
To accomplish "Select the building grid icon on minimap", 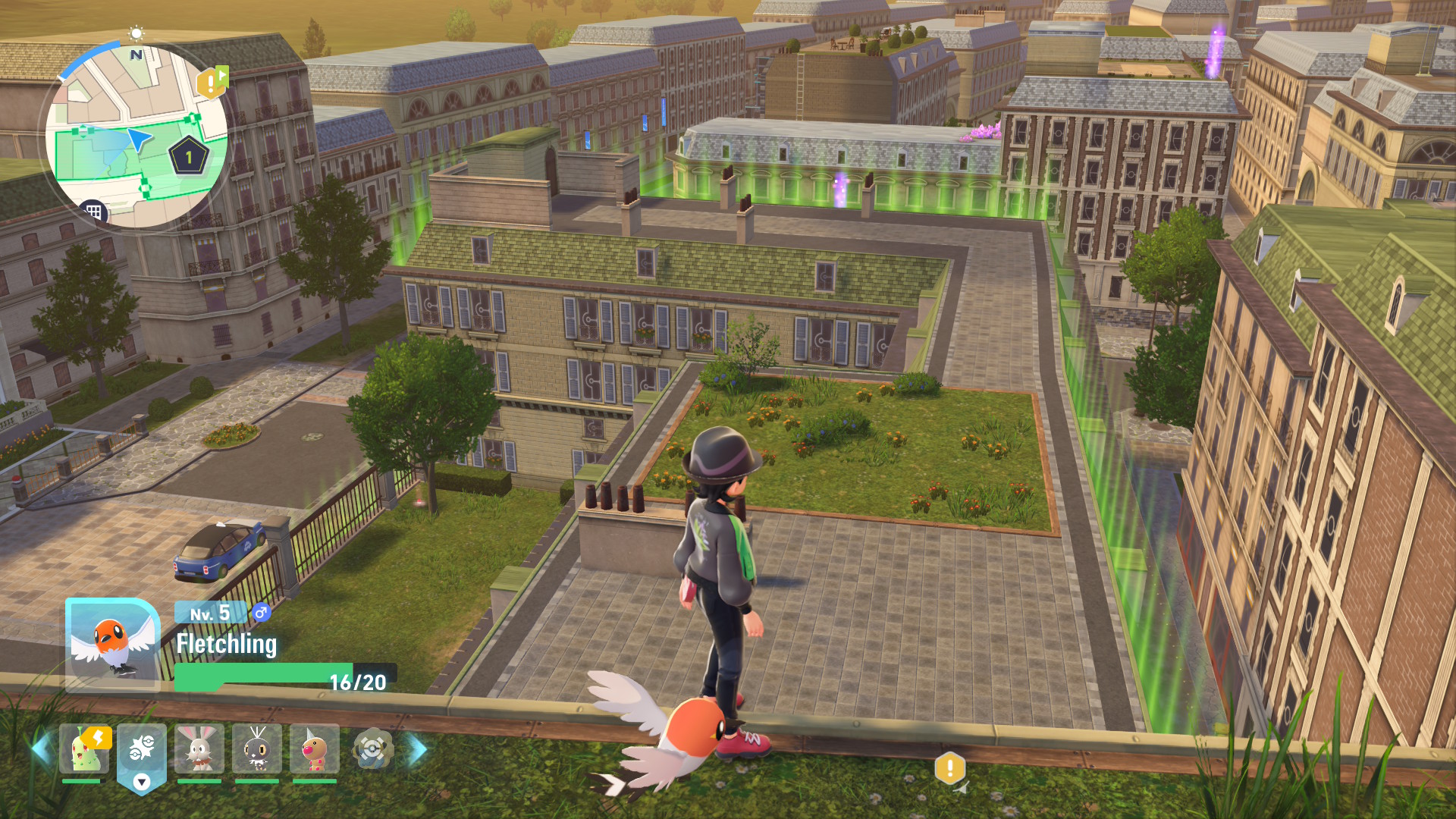I will [93, 212].
